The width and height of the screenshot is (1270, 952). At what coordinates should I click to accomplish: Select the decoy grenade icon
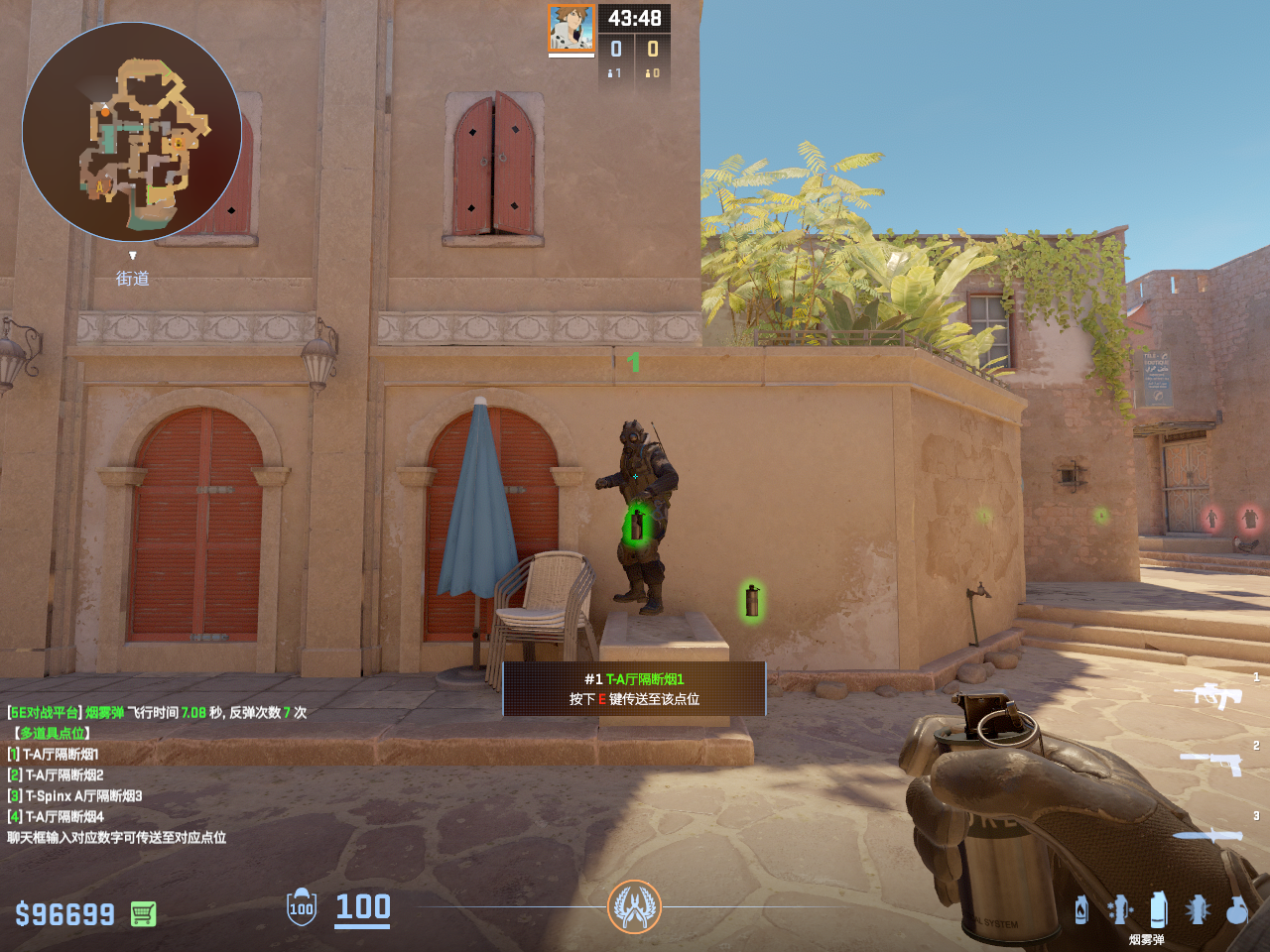1120,909
